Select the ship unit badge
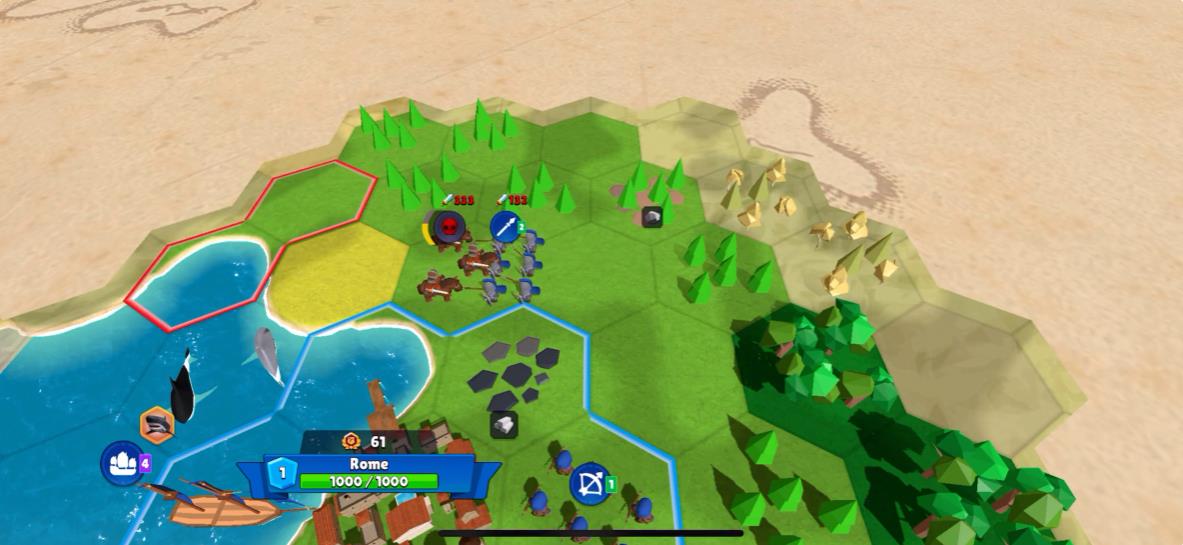This screenshot has width=1183, height=545. [x=122, y=463]
